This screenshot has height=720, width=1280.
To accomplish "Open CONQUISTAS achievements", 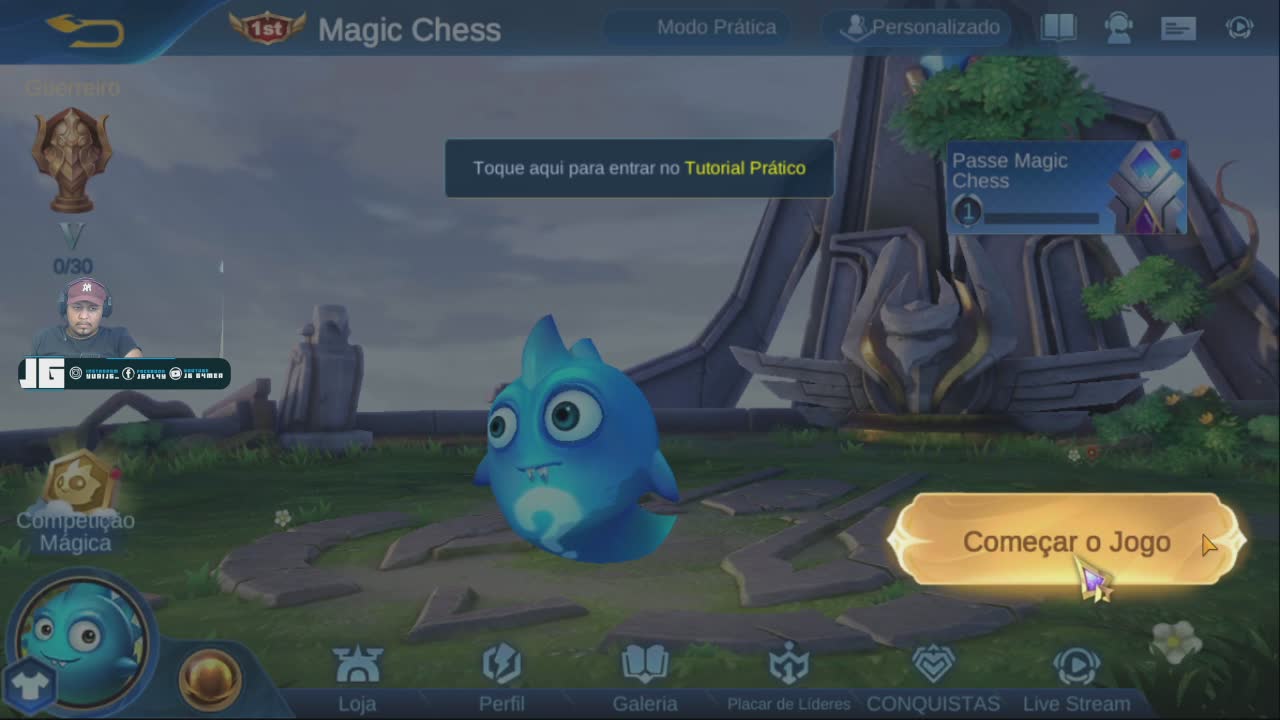I will [933, 679].
